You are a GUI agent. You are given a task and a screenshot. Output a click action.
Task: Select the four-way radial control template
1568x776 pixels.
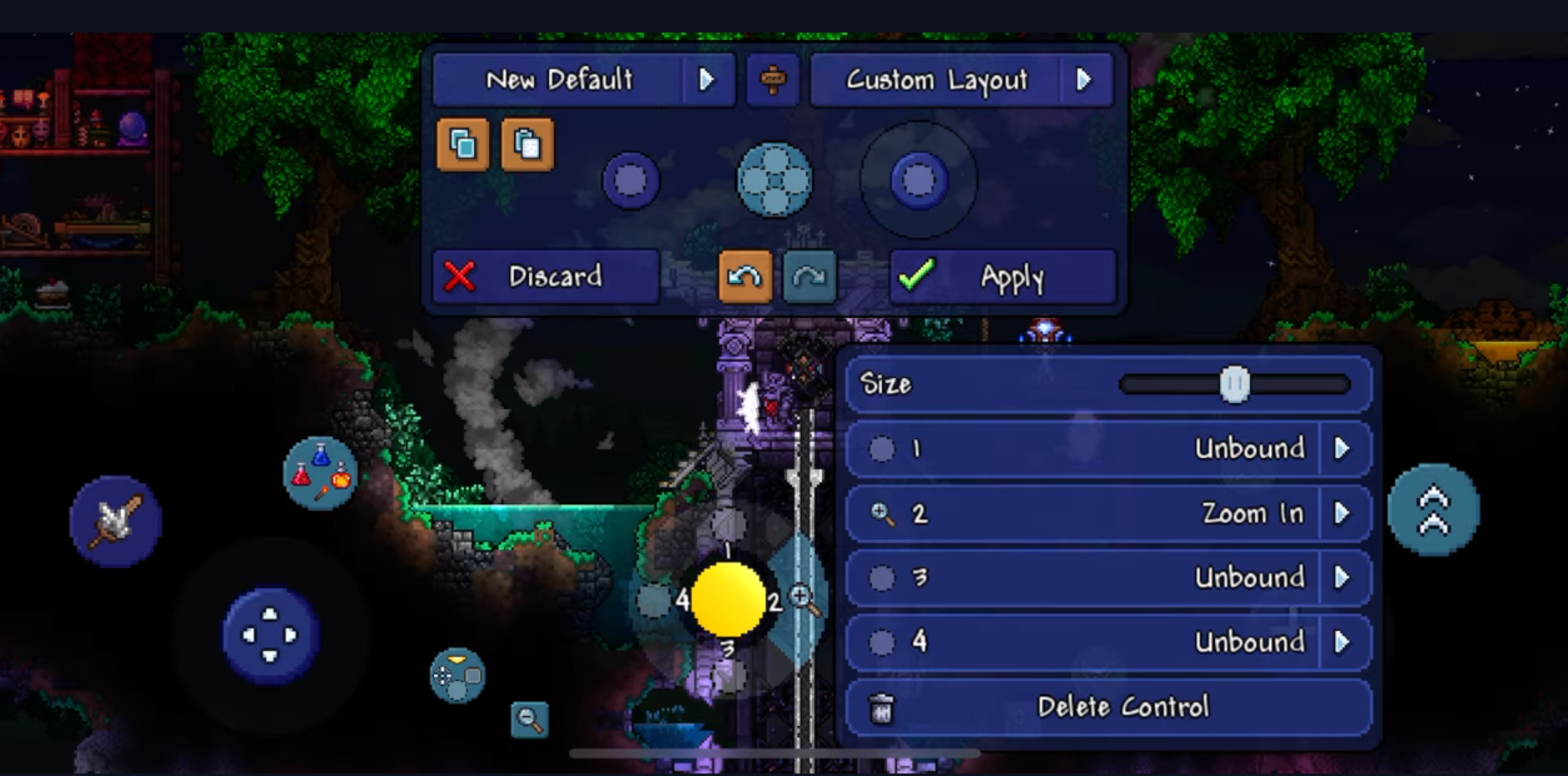tap(774, 180)
